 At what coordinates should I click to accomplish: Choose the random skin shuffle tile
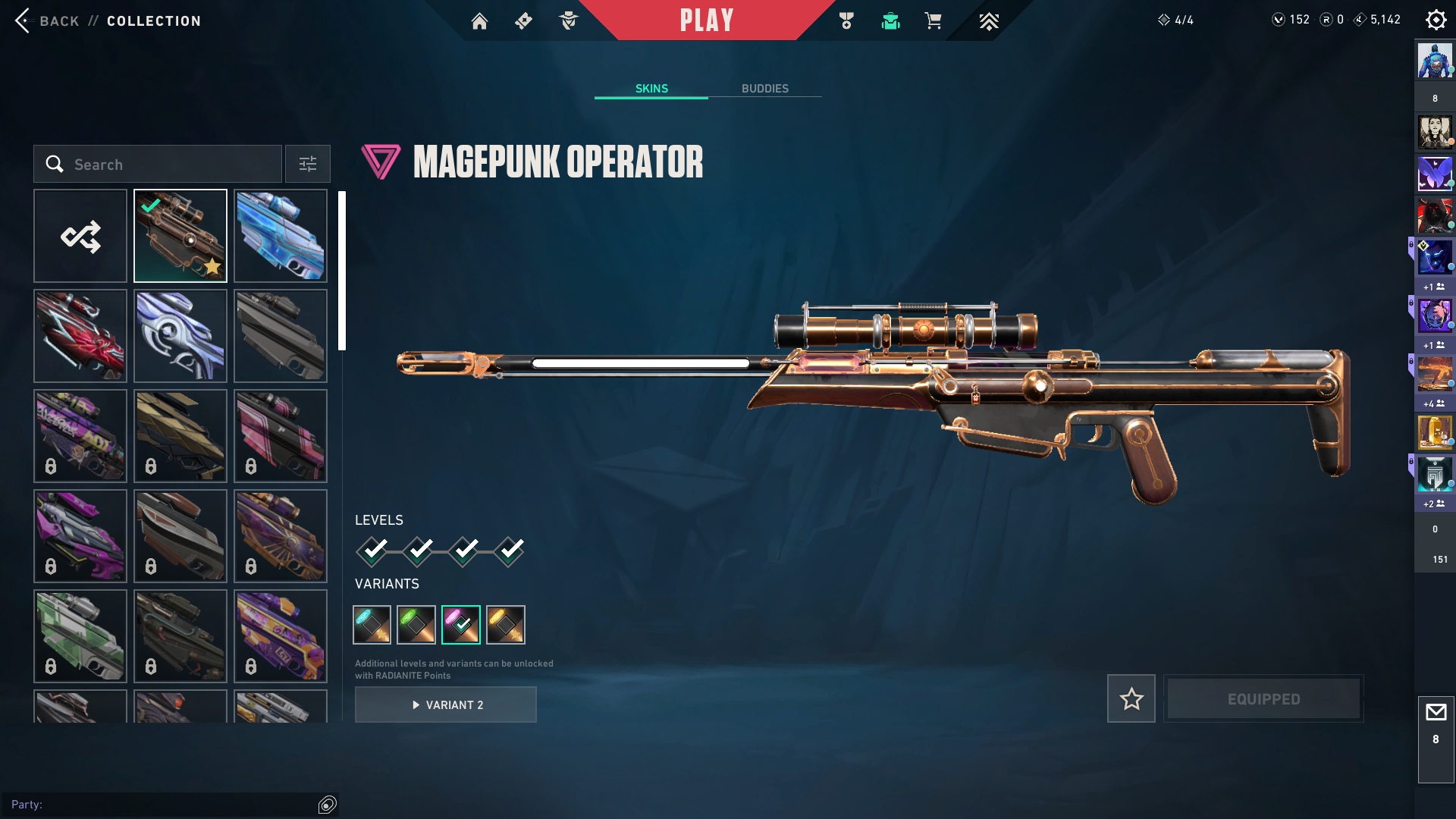click(80, 236)
